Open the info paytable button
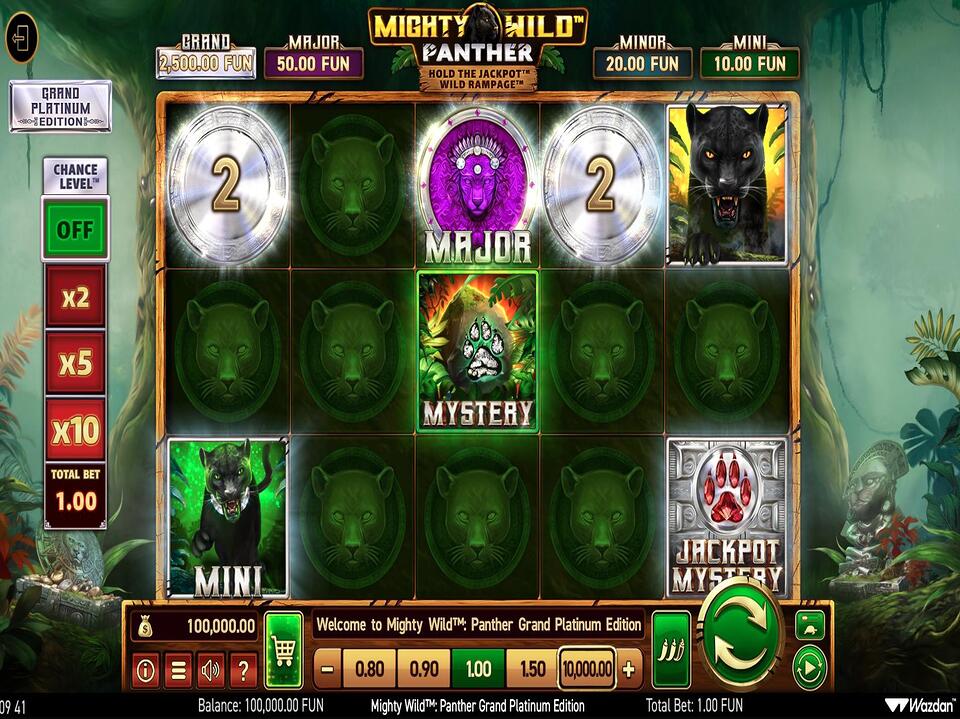Viewport: 960px width, 719px height. [145, 670]
